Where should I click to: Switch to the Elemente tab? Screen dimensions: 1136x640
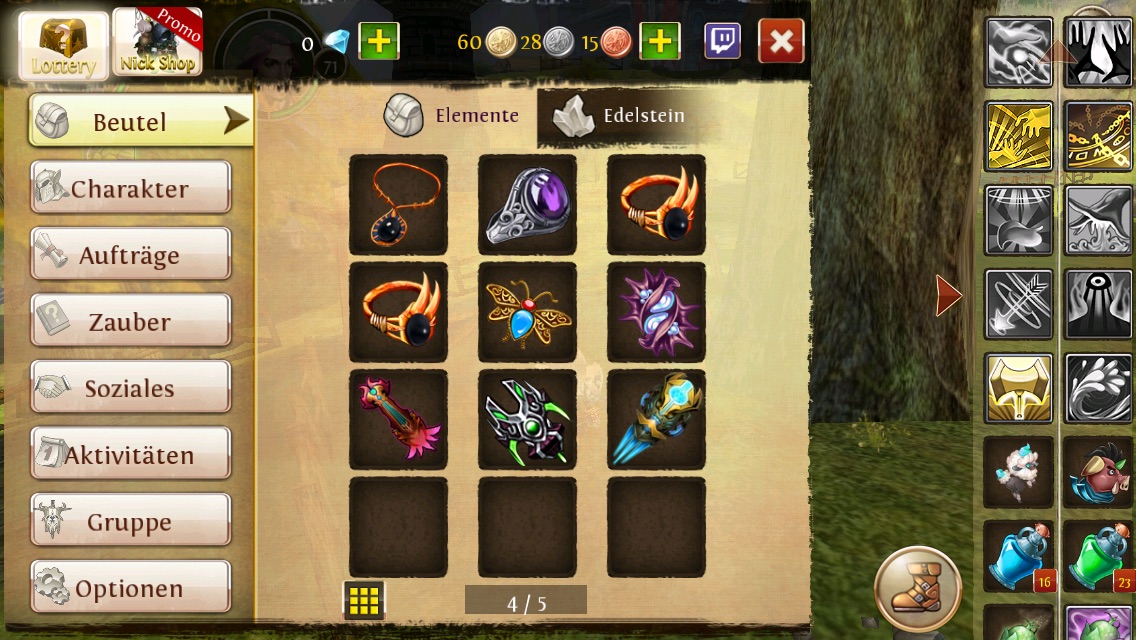tap(453, 116)
